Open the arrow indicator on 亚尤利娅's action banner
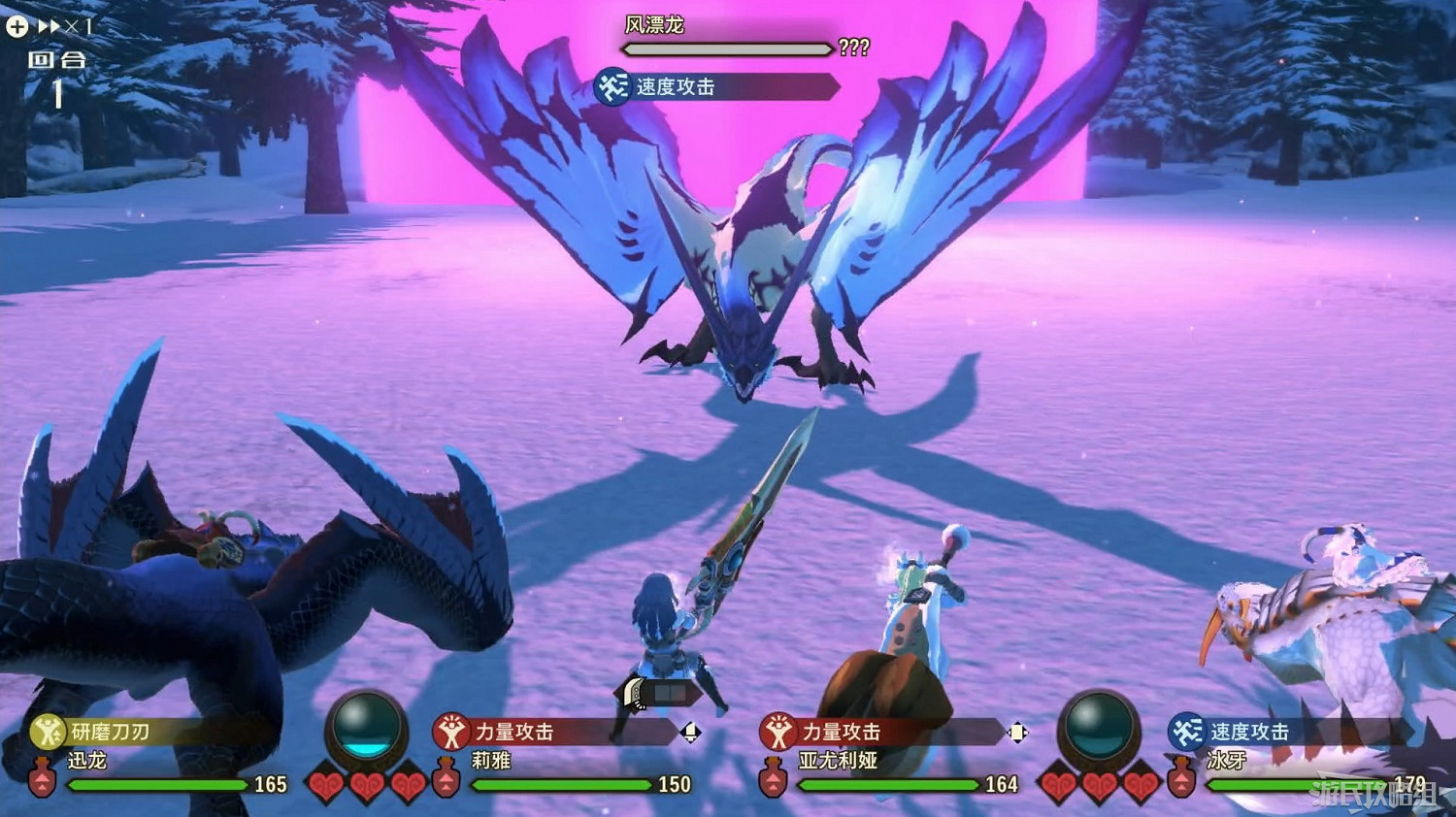This screenshot has width=1456, height=817. (x=1017, y=735)
